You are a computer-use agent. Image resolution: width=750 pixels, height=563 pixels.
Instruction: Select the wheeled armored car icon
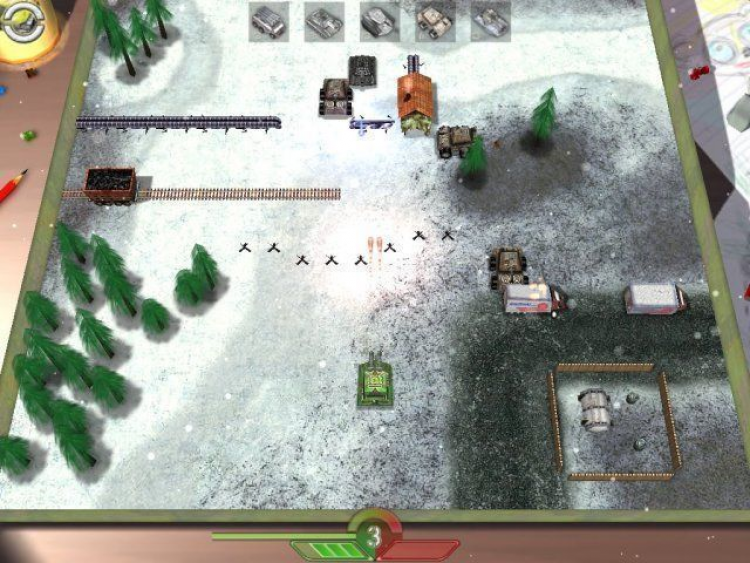point(269,21)
